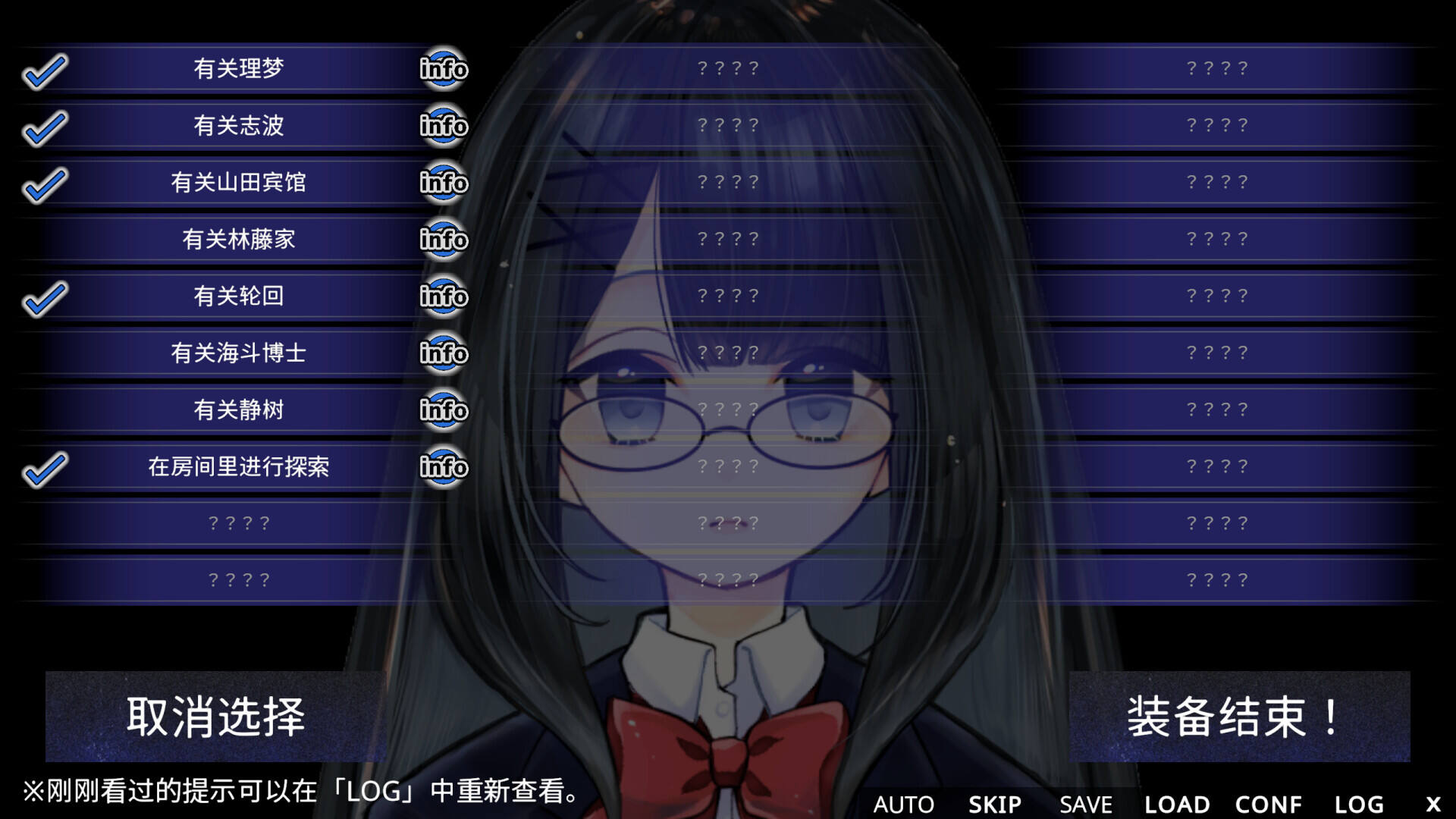Enable AUTO mode in the bottom bar
Viewport: 1456px width, 819px height.
(x=904, y=804)
